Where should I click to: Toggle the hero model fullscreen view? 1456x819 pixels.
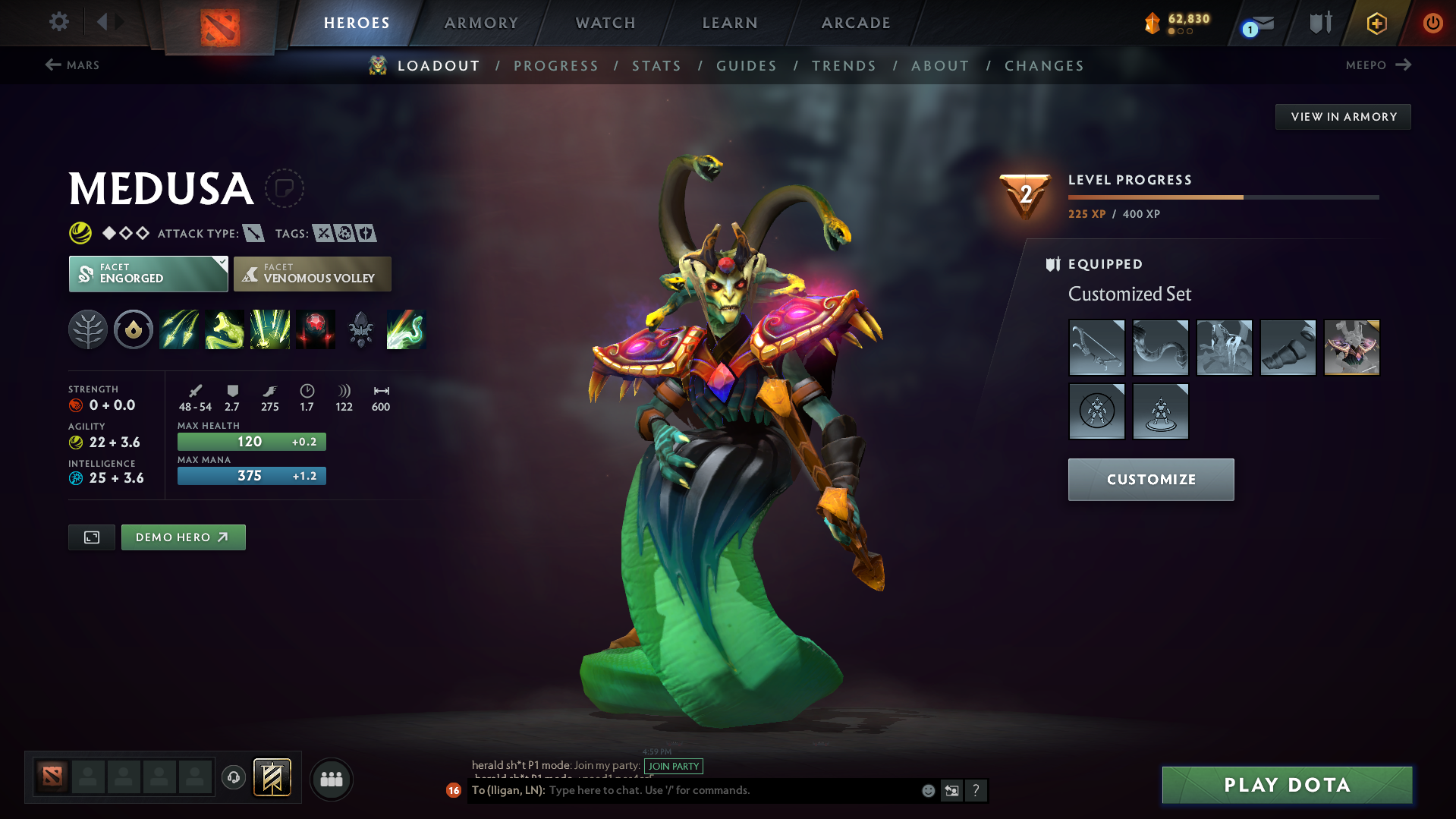[91, 537]
